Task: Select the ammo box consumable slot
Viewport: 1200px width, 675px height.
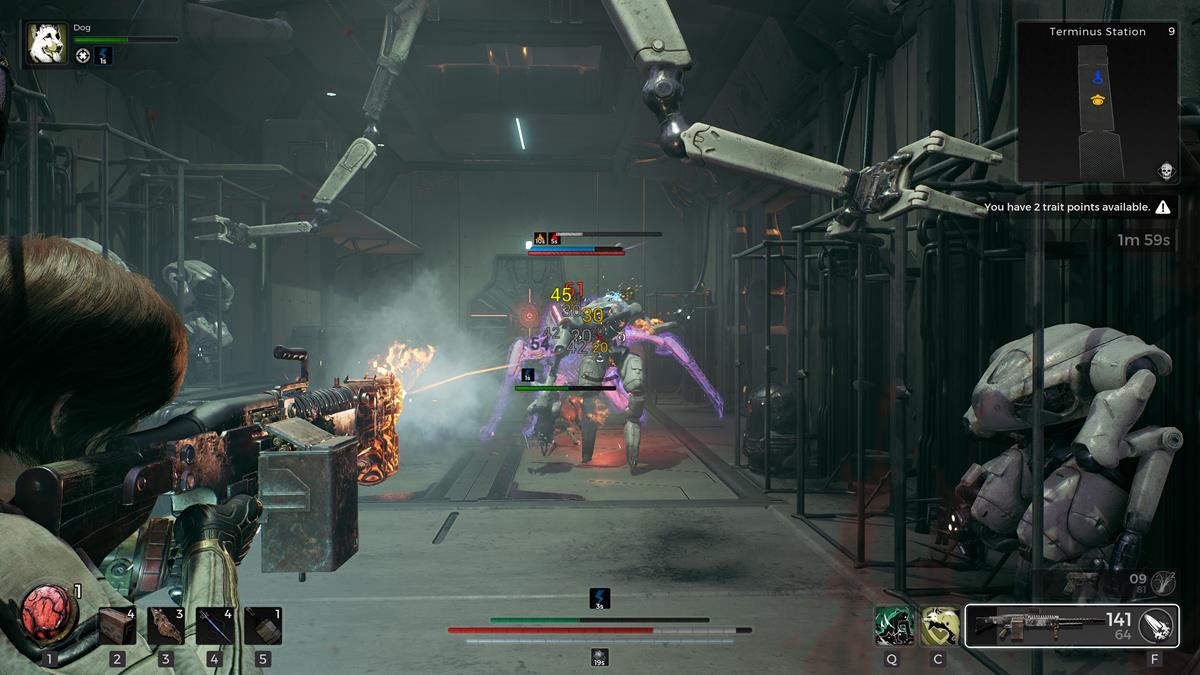Action: 117,626
